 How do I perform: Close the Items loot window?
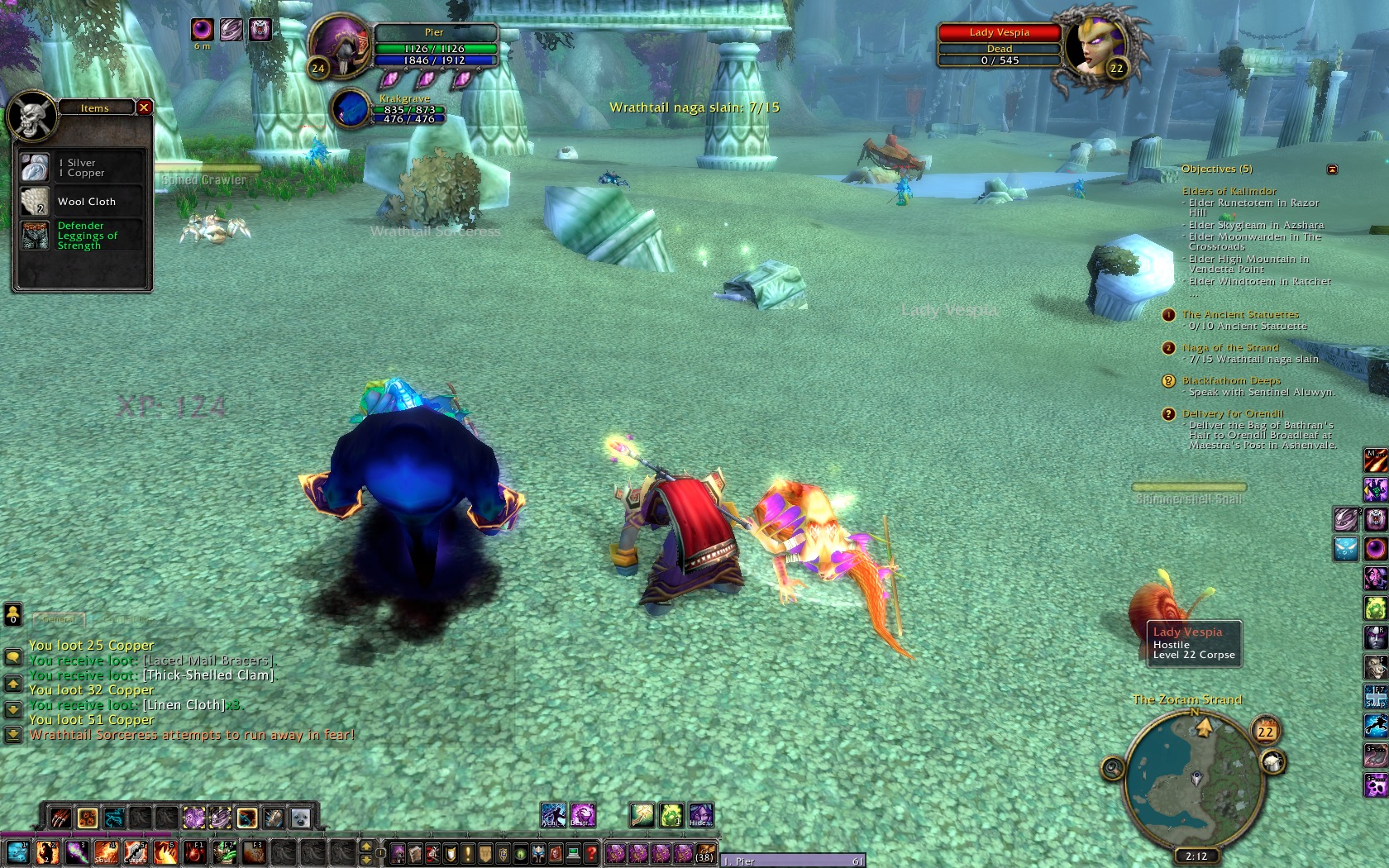pos(144,107)
